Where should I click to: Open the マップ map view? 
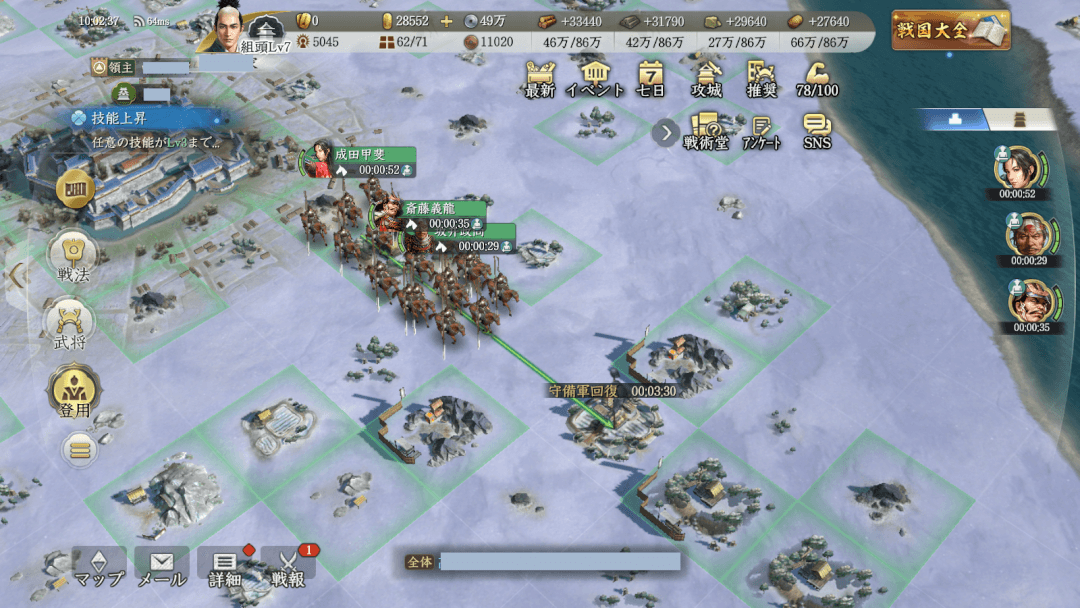tap(99, 566)
